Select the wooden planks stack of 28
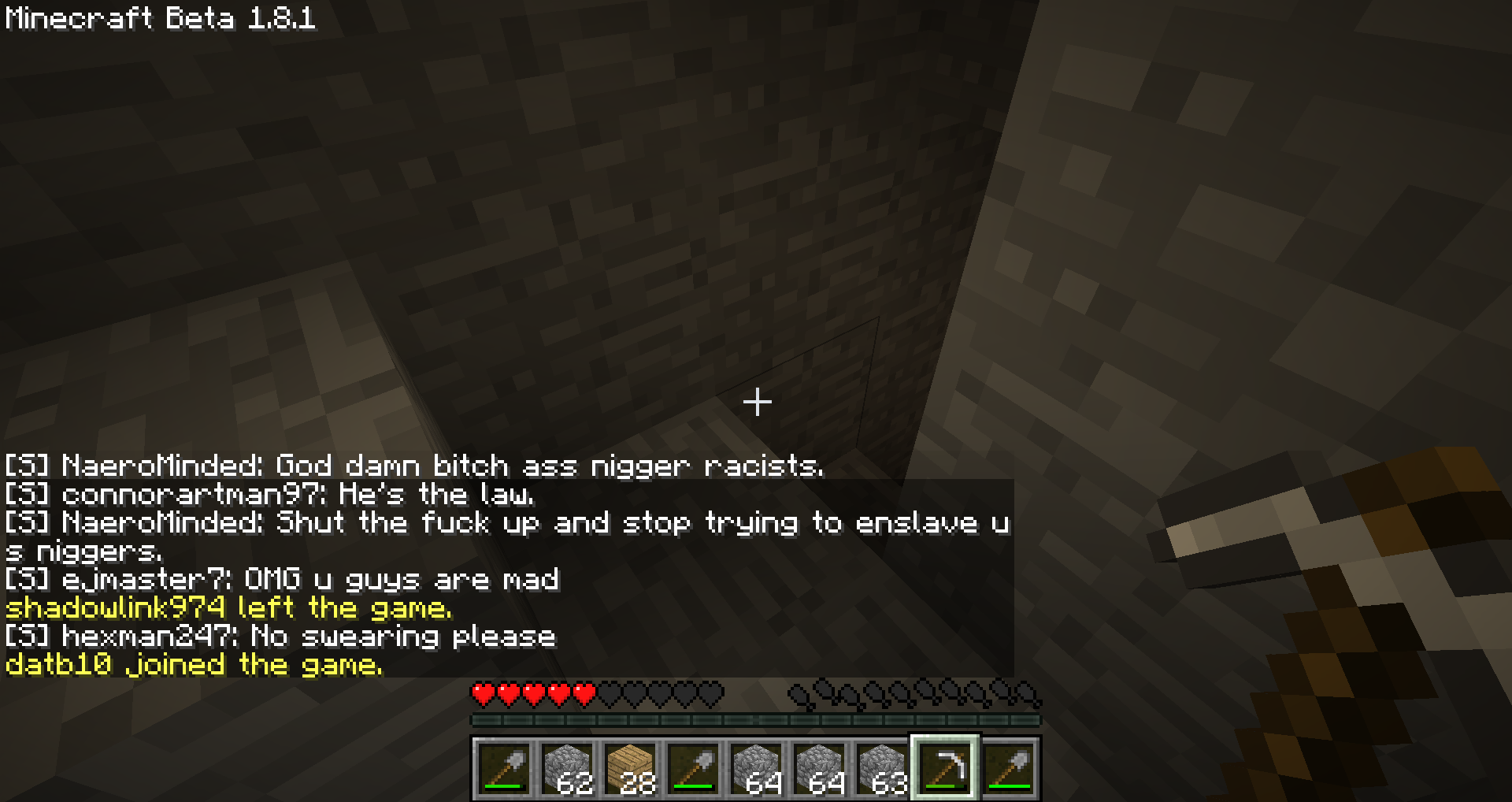Image resolution: width=1512 pixels, height=802 pixels. coord(631,768)
